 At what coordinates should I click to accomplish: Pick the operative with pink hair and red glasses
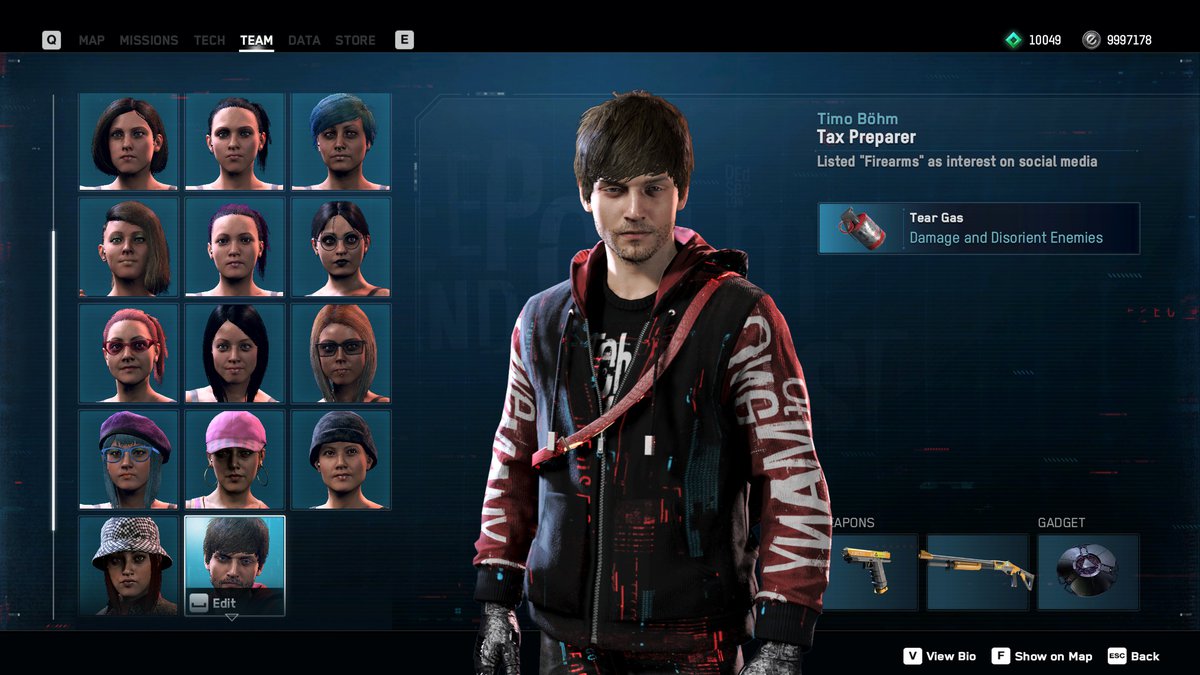(129, 353)
